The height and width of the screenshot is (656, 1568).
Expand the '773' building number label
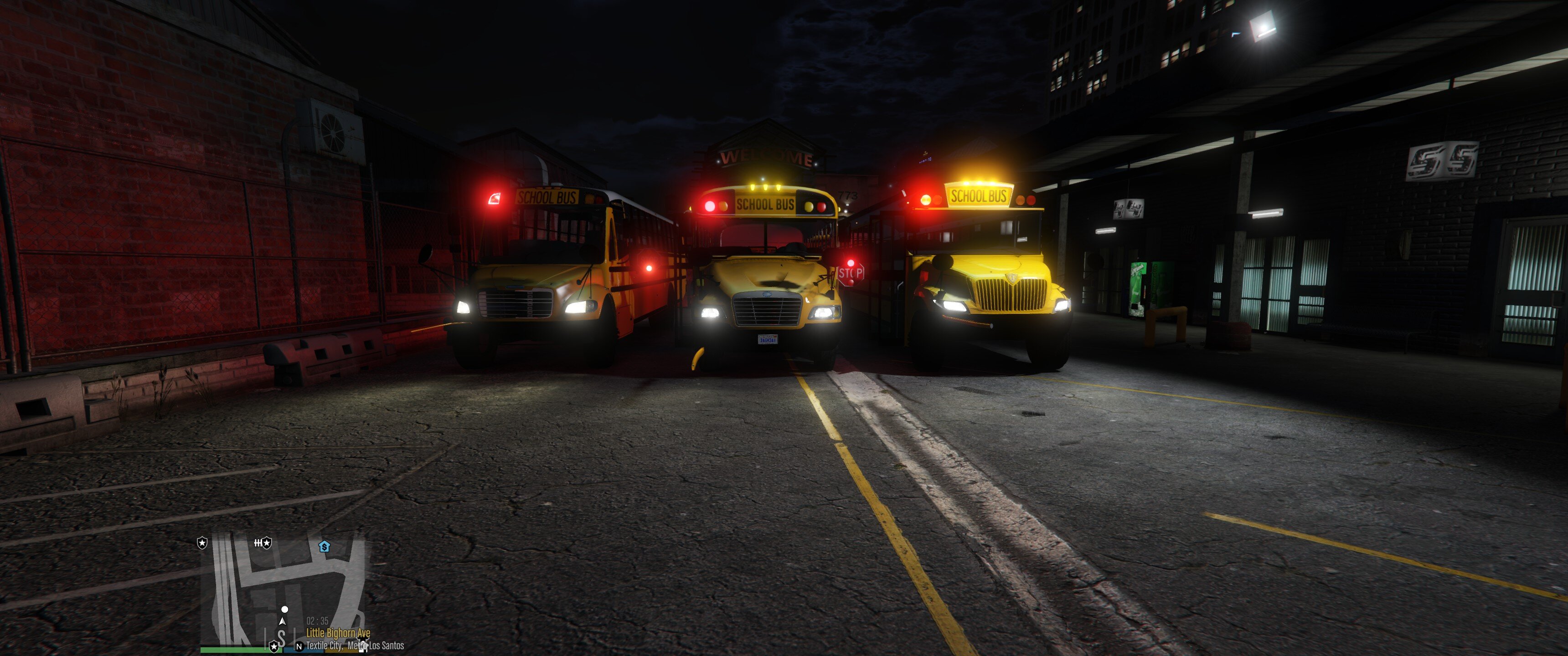coord(848,195)
